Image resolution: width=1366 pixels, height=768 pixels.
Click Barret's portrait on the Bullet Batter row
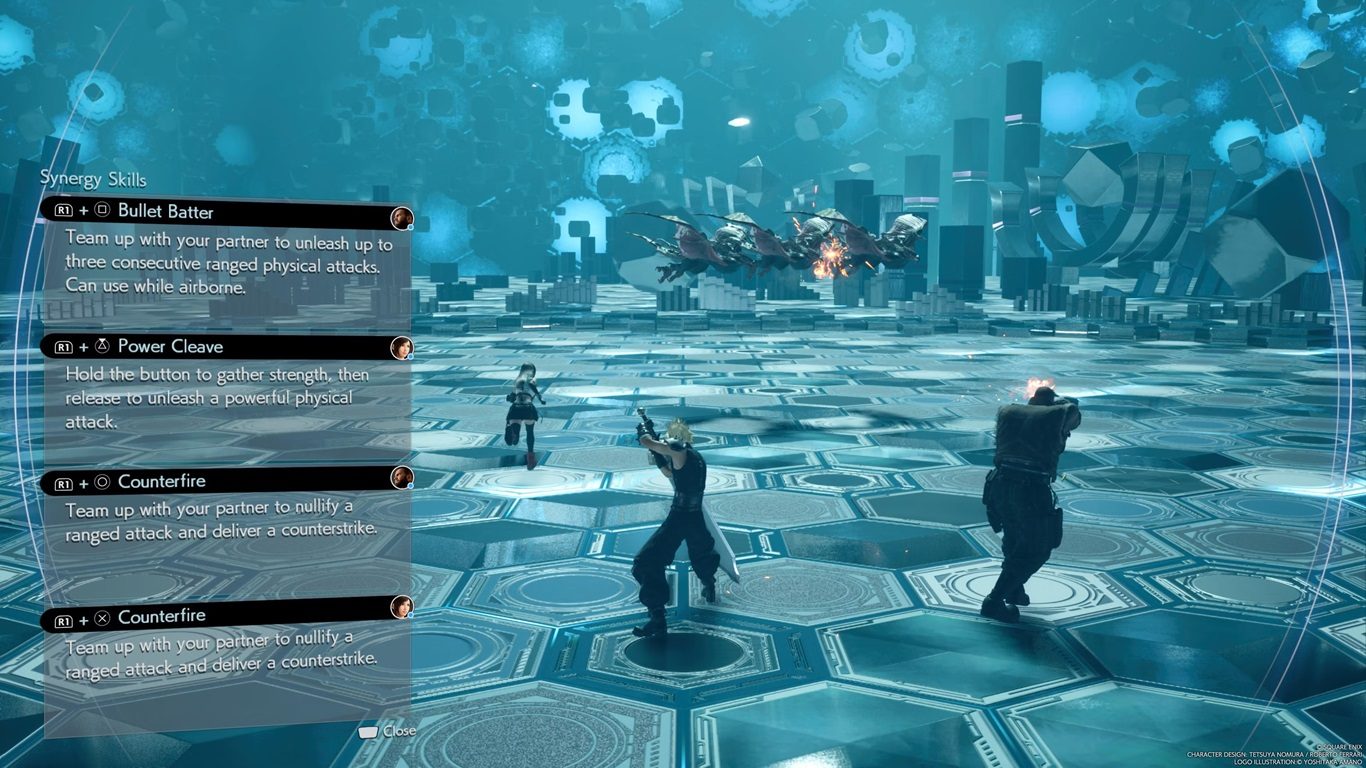coord(402,218)
